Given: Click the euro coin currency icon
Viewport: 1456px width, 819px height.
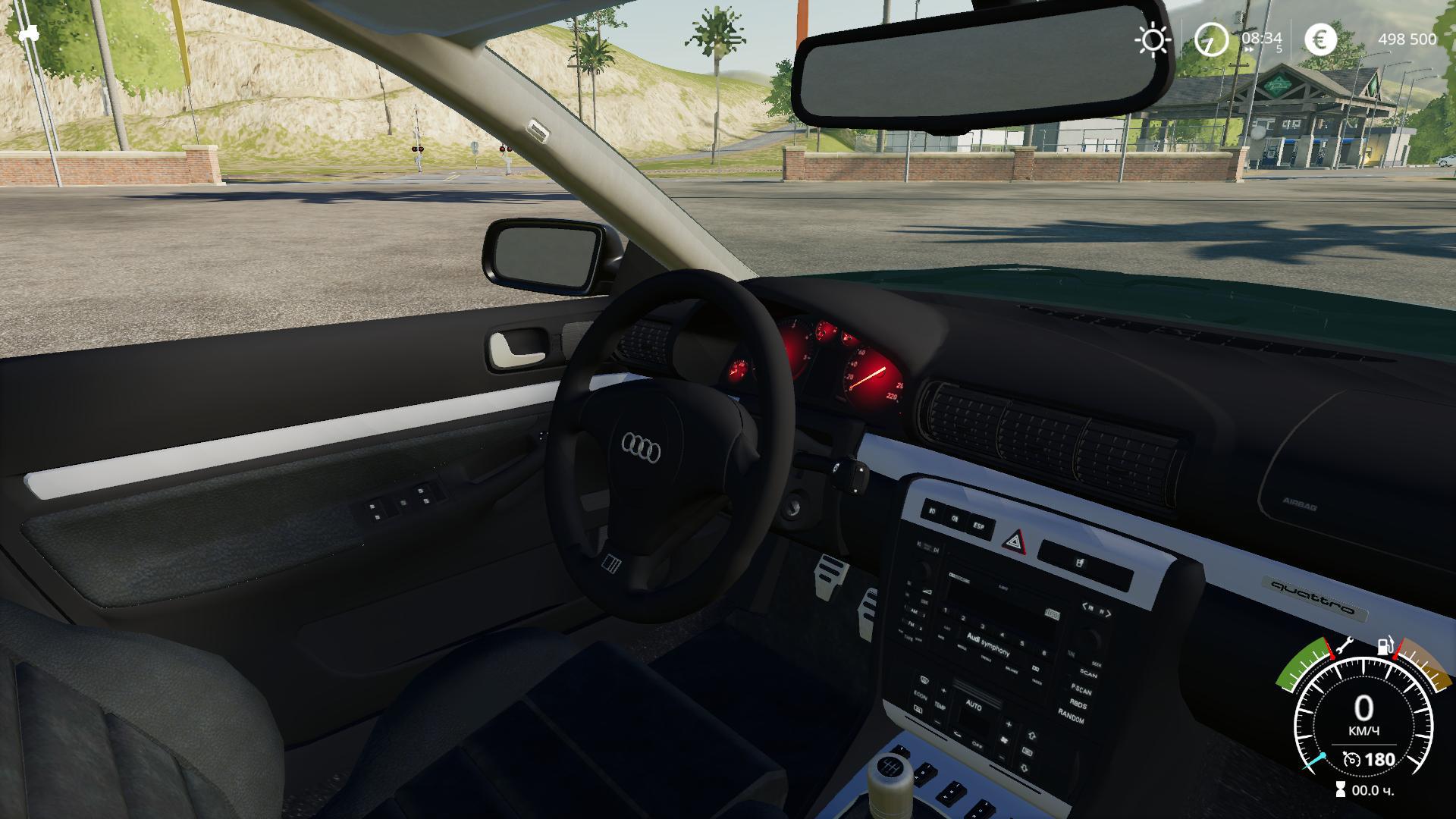Looking at the screenshot, I should tap(1322, 39).
